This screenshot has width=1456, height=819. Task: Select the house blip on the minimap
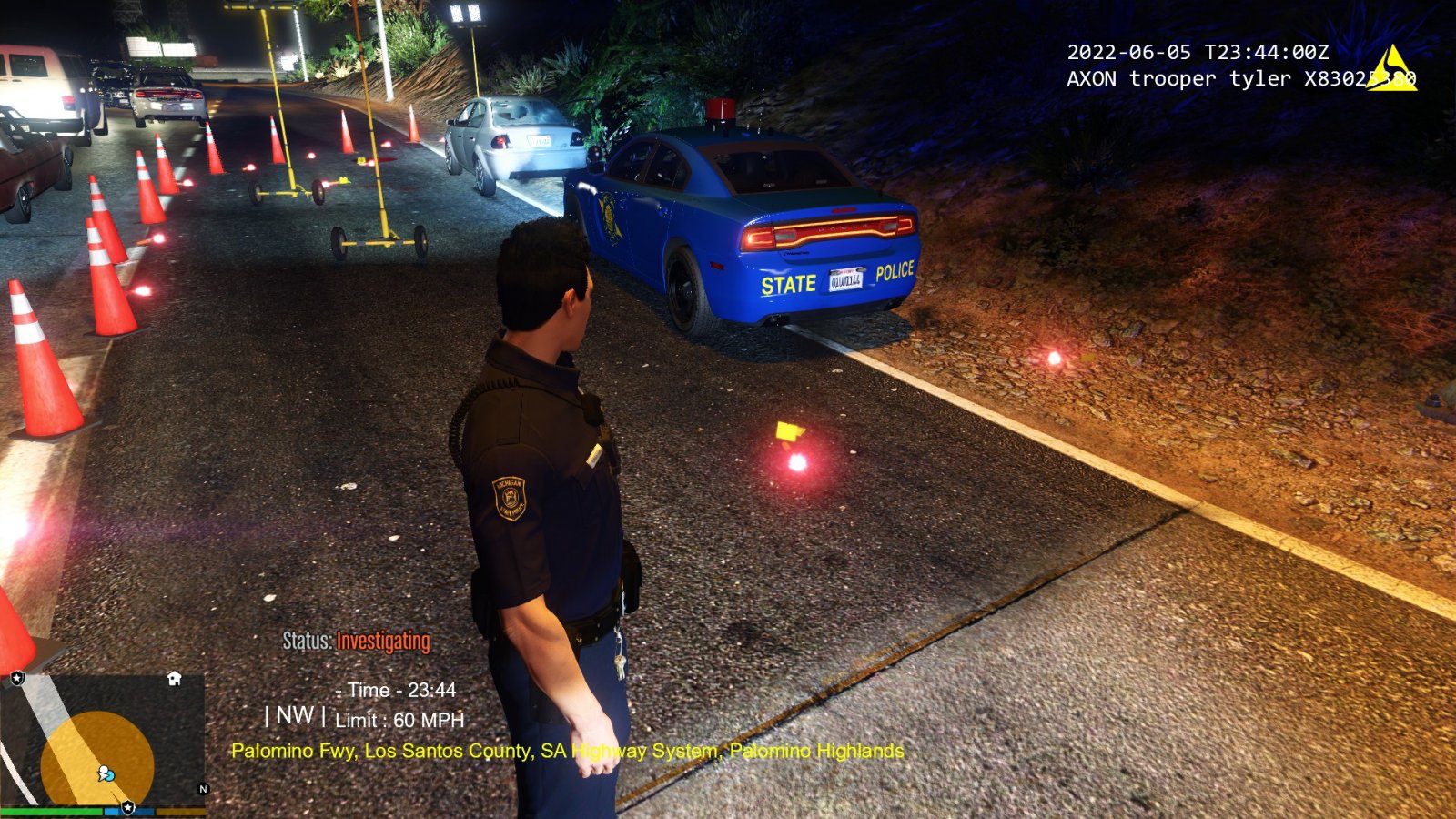[175, 679]
